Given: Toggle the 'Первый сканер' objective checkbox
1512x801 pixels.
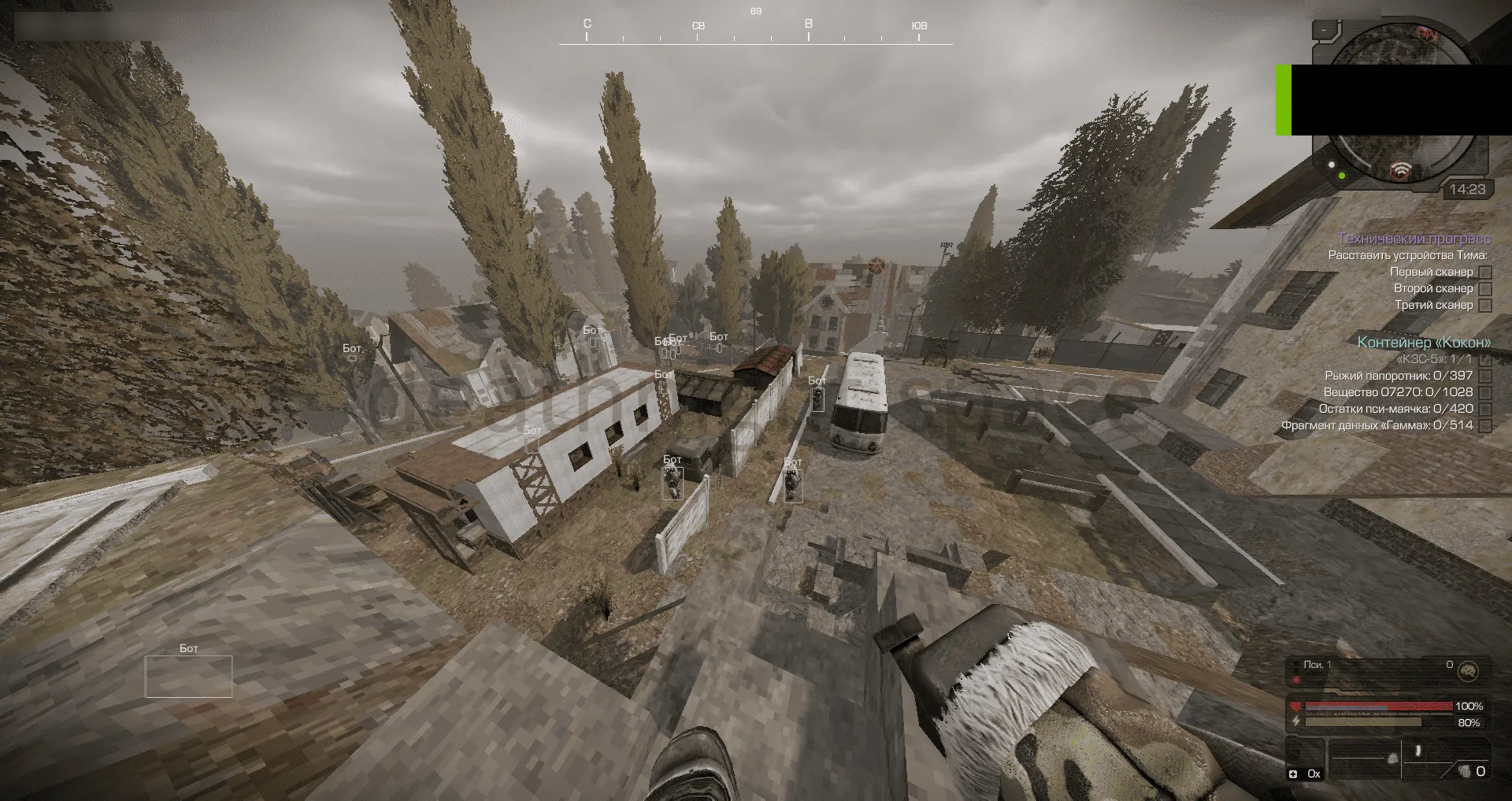Looking at the screenshot, I should pyautogui.click(x=1485, y=272).
